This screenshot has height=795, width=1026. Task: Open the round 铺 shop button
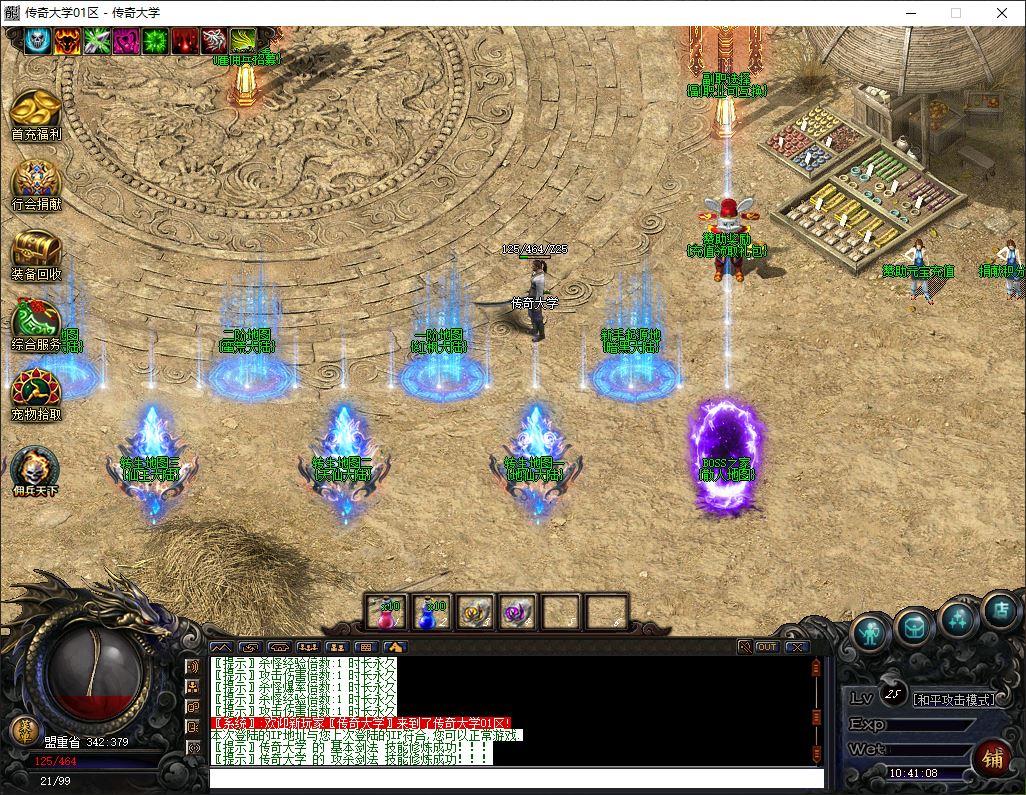point(992,757)
